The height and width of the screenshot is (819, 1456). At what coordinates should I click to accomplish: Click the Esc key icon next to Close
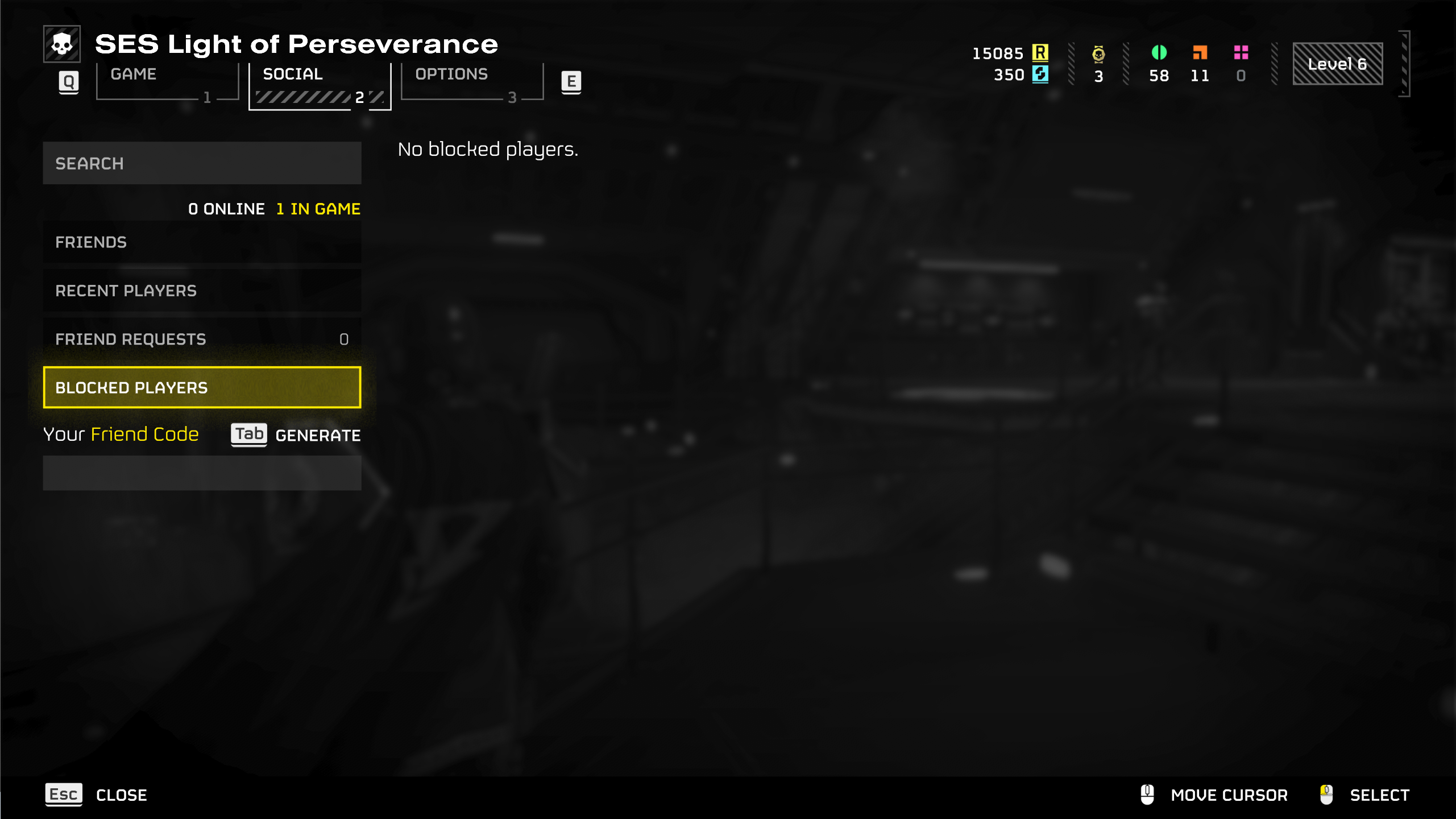(x=63, y=795)
